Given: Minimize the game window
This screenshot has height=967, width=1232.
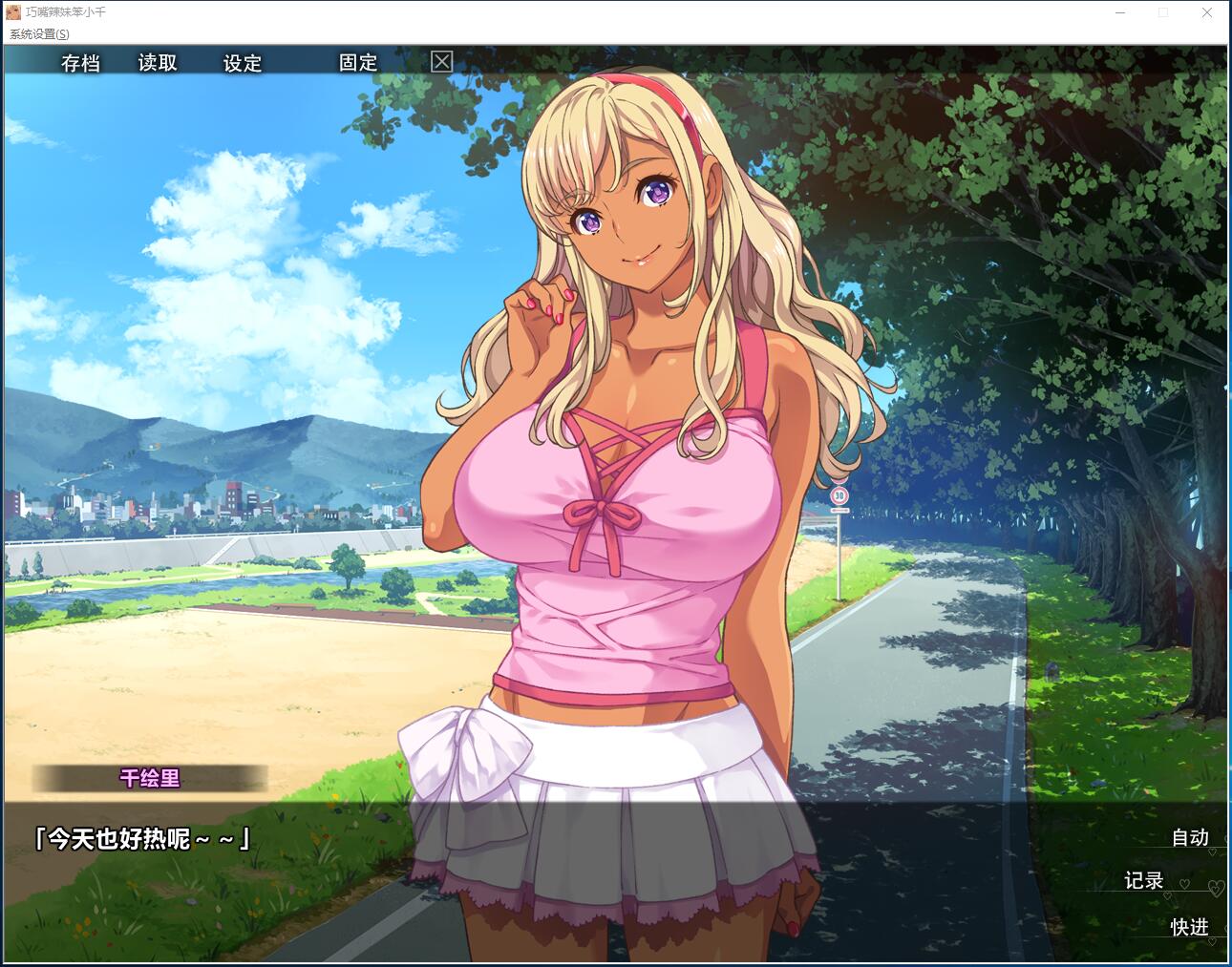Looking at the screenshot, I should pyautogui.click(x=1118, y=12).
